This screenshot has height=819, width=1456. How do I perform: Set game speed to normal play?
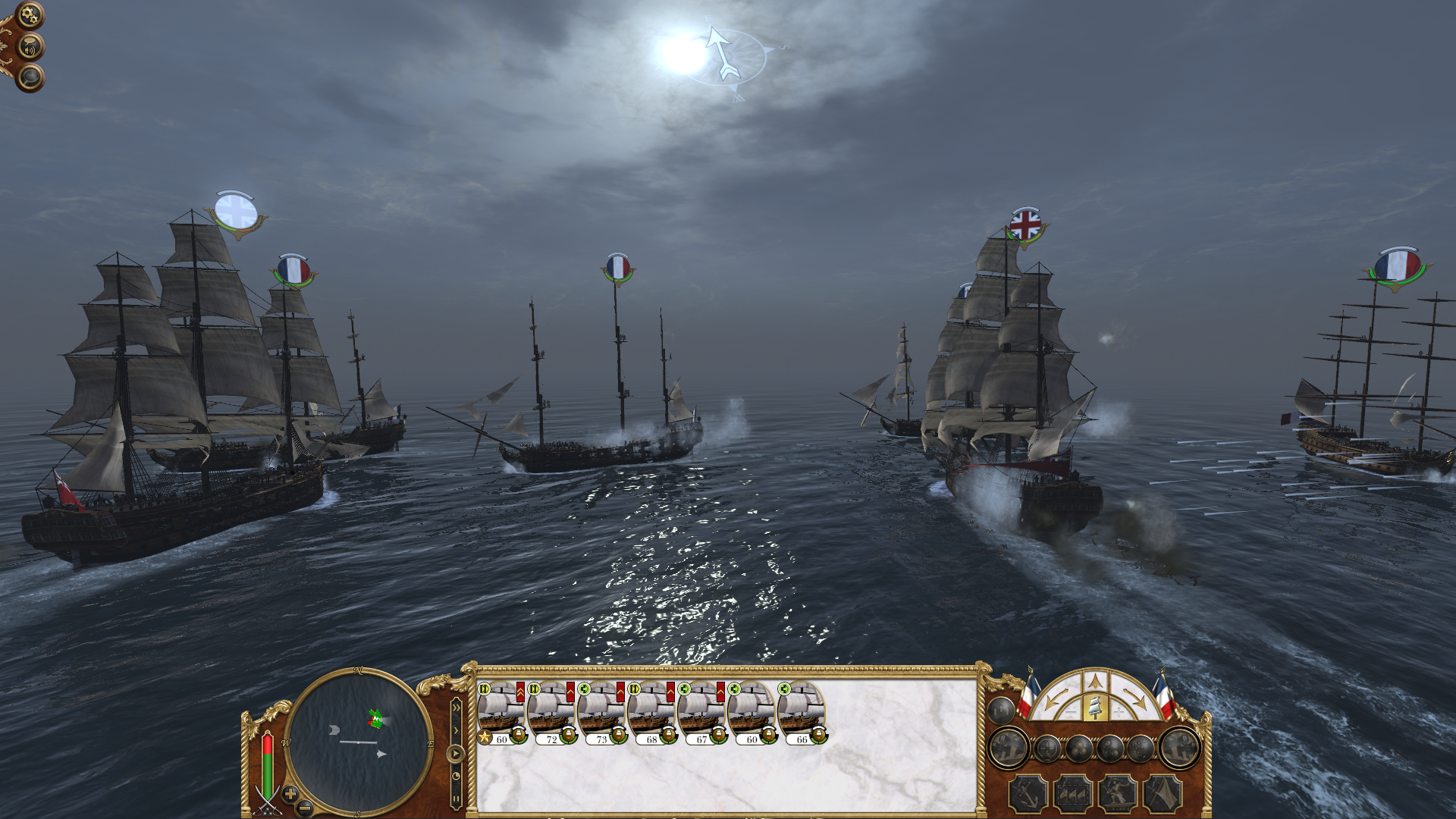tap(455, 754)
